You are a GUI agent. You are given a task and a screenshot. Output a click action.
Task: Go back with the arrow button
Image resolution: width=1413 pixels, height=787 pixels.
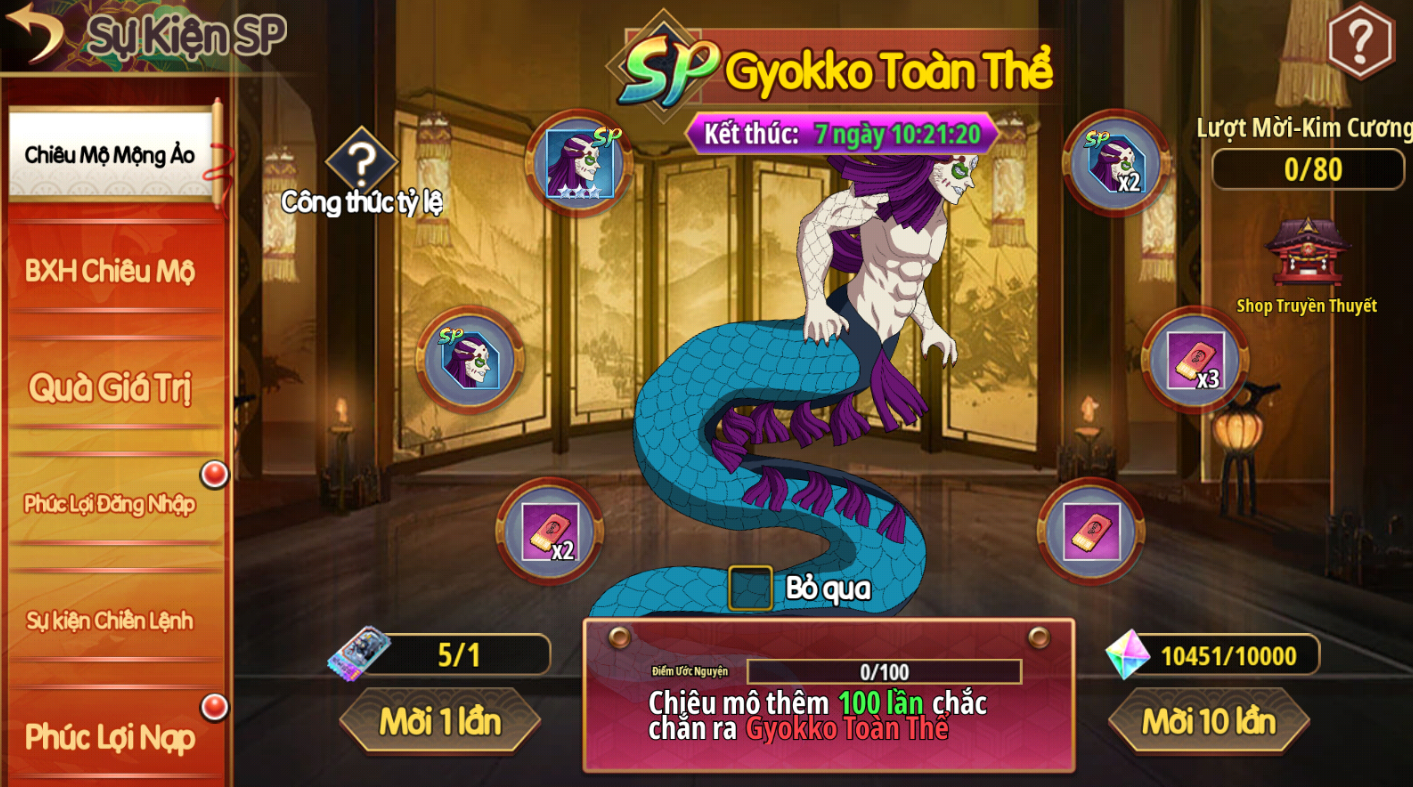click(x=35, y=32)
